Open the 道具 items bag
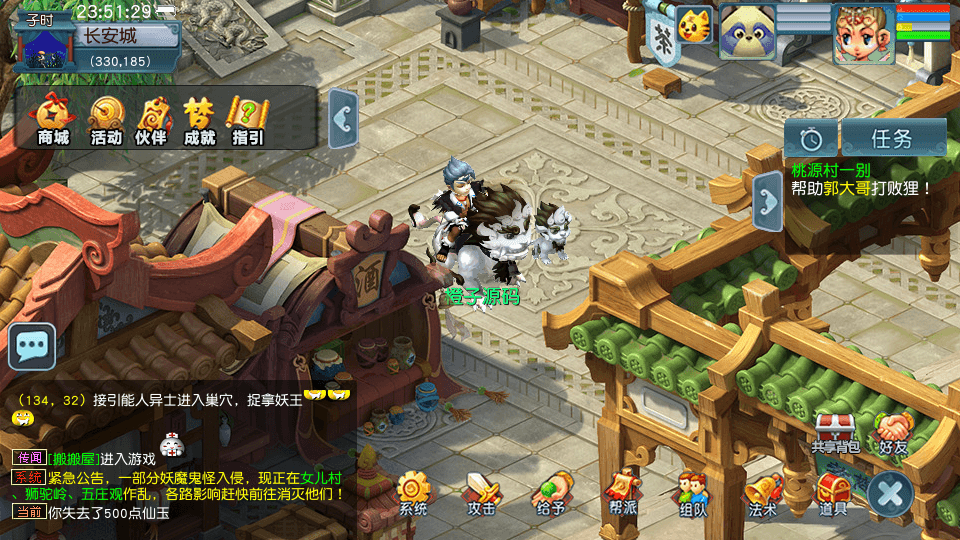 tap(833, 493)
